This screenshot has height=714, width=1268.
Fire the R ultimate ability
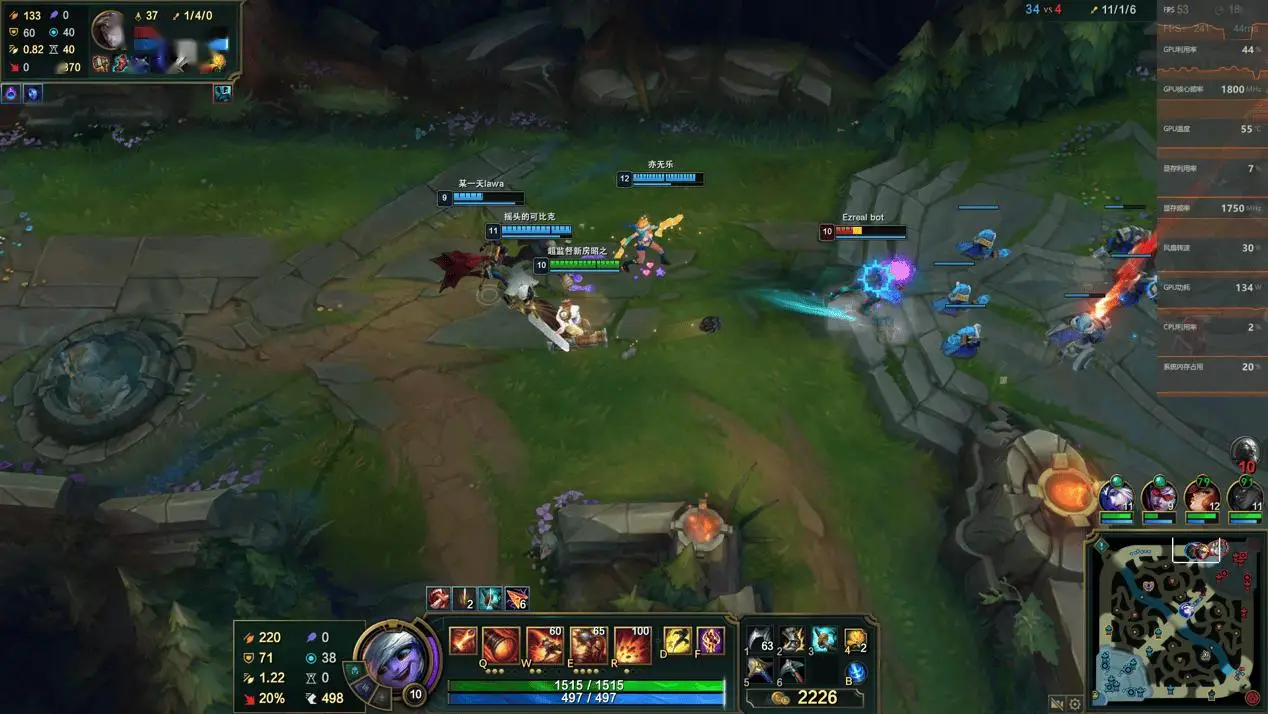[632, 646]
